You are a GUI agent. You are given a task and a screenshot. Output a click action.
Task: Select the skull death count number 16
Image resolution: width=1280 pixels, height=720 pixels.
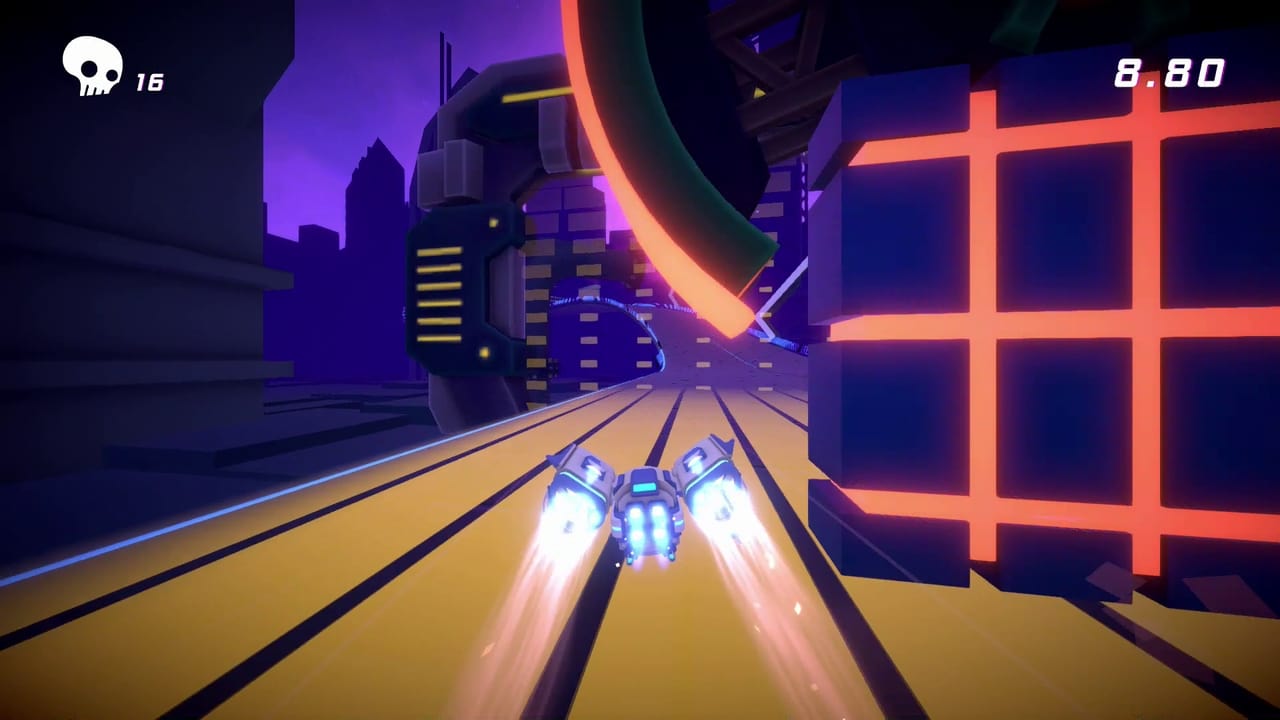coord(150,80)
